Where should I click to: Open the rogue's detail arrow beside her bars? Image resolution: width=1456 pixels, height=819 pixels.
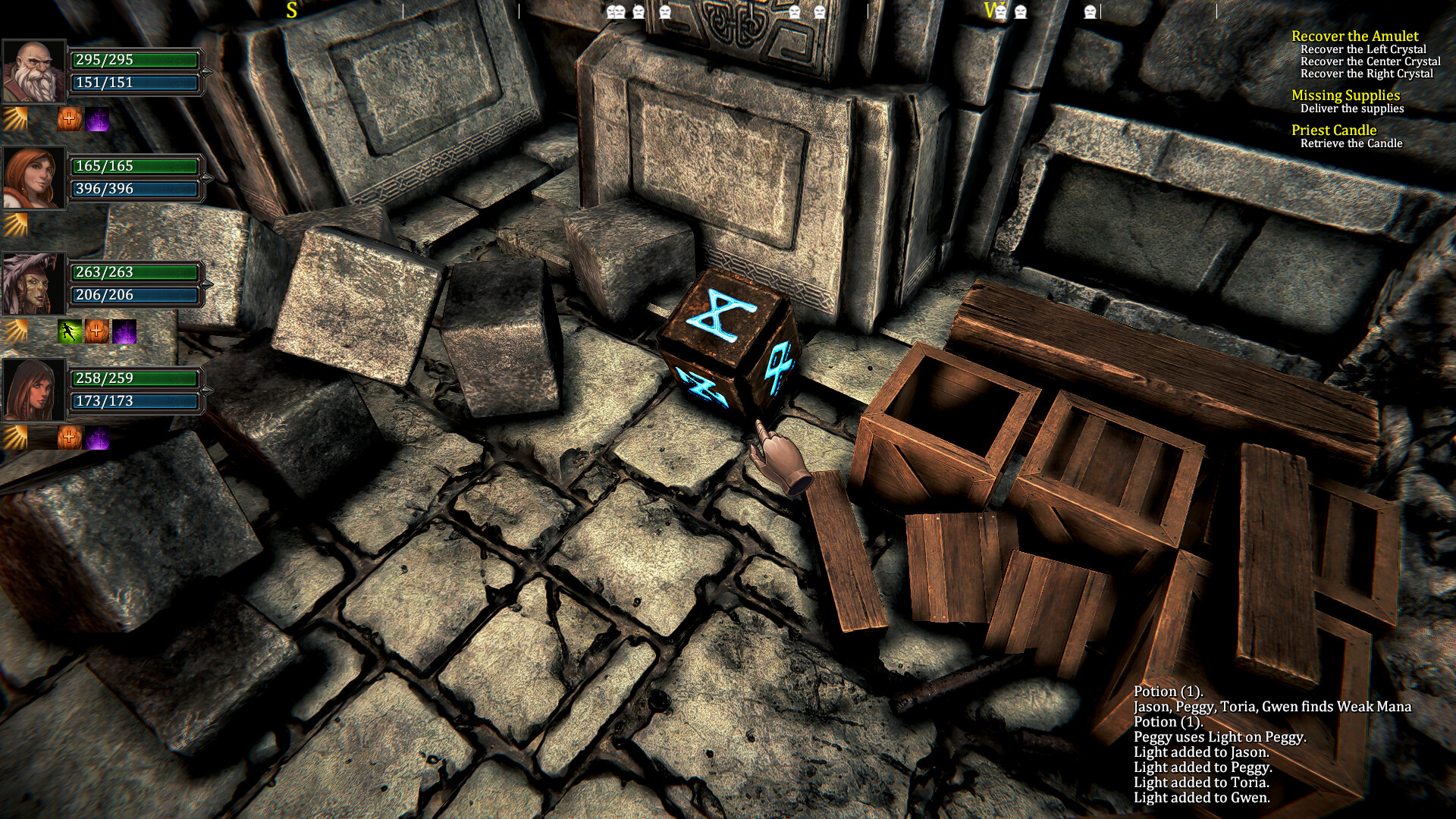pos(206,391)
